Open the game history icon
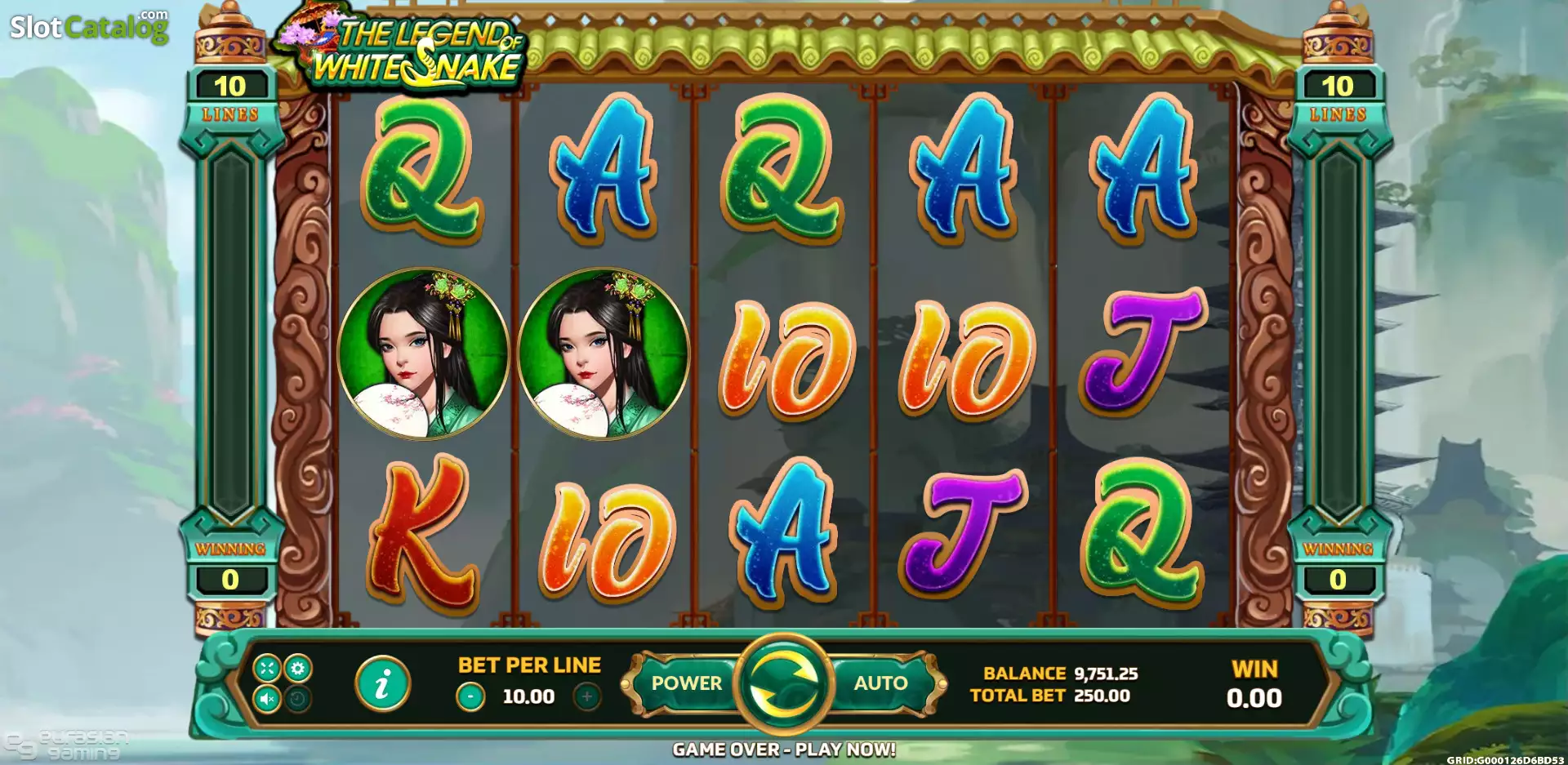 pos(296,700)
